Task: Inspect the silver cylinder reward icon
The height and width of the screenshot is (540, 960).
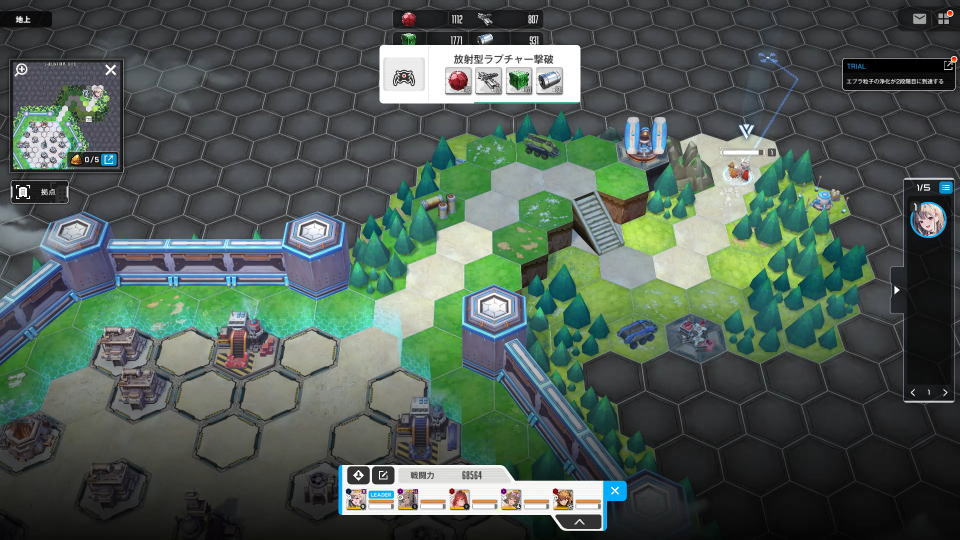Action: click(x=548, y=81)
